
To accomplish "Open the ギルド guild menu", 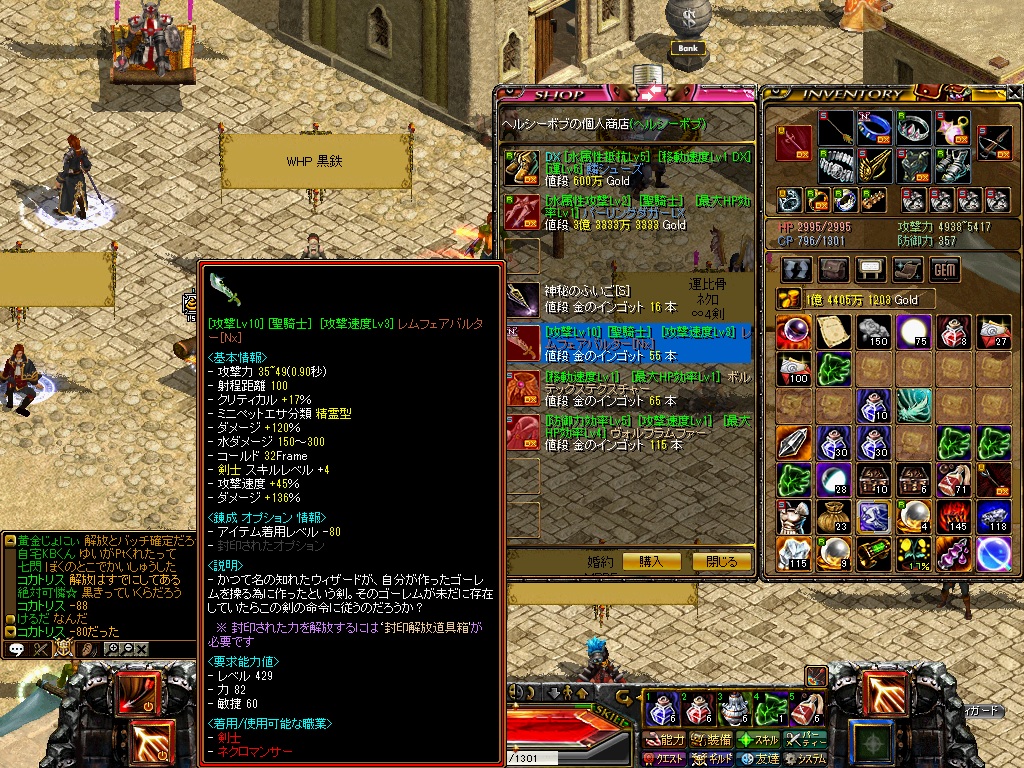I will (709, 759).
